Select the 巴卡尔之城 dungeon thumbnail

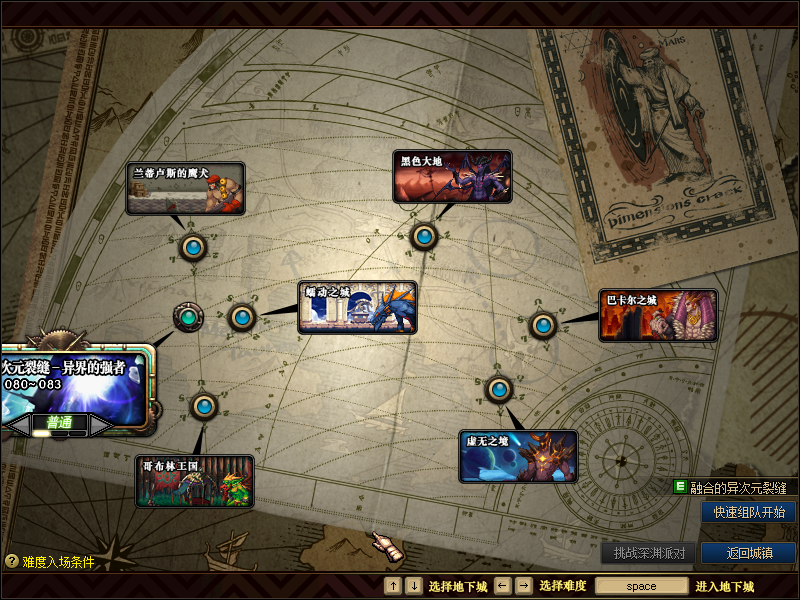pos(658,315)
